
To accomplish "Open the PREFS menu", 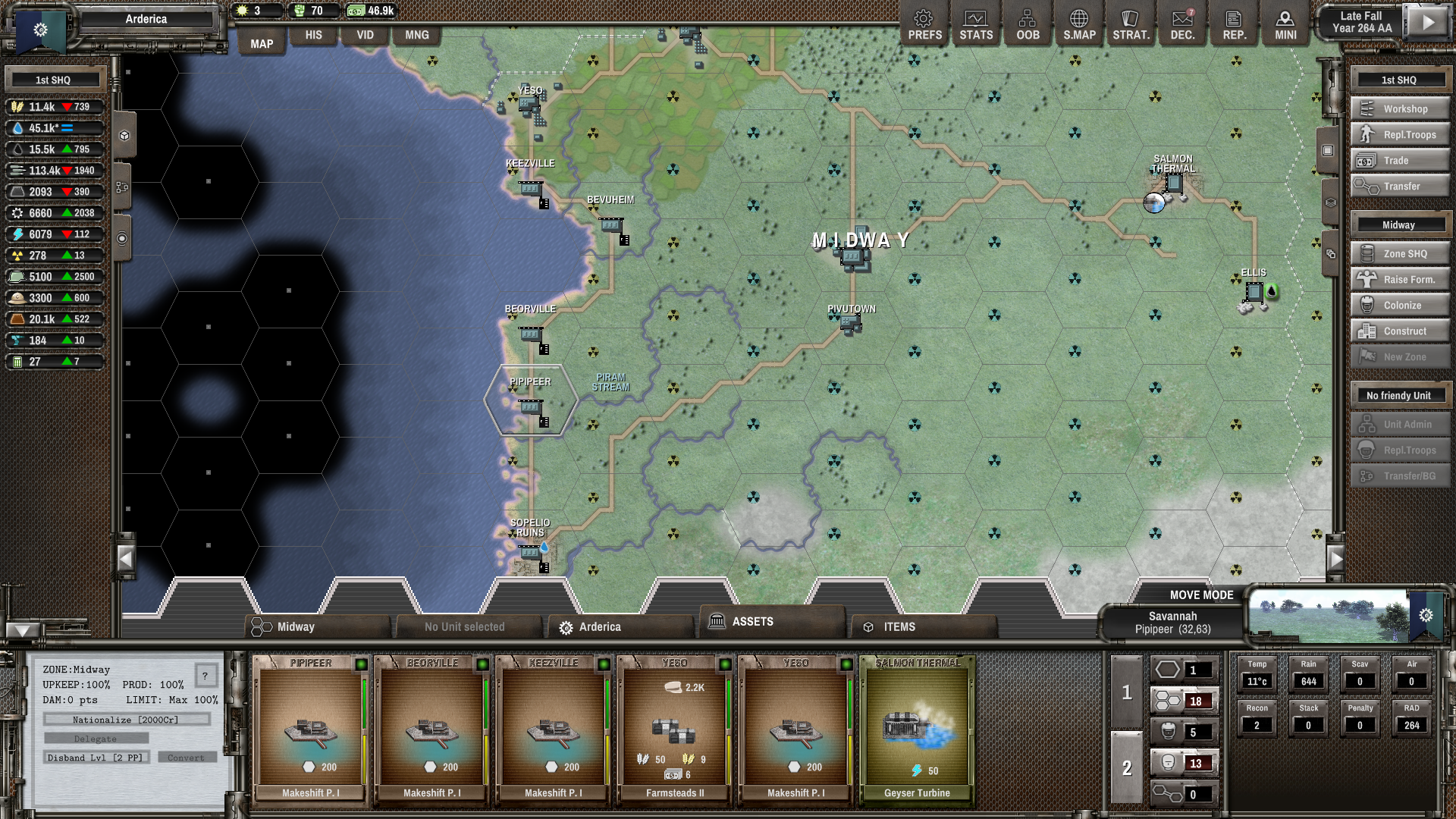I will 924,25.
